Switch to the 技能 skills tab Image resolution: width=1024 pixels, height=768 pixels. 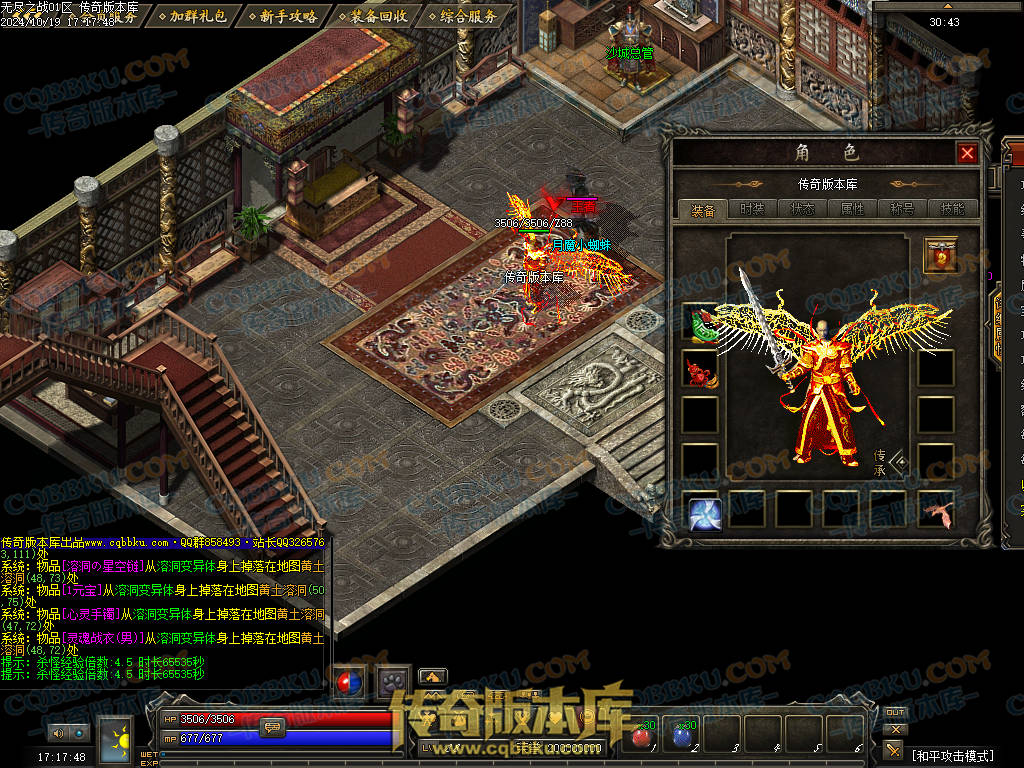tap(953, 209)
